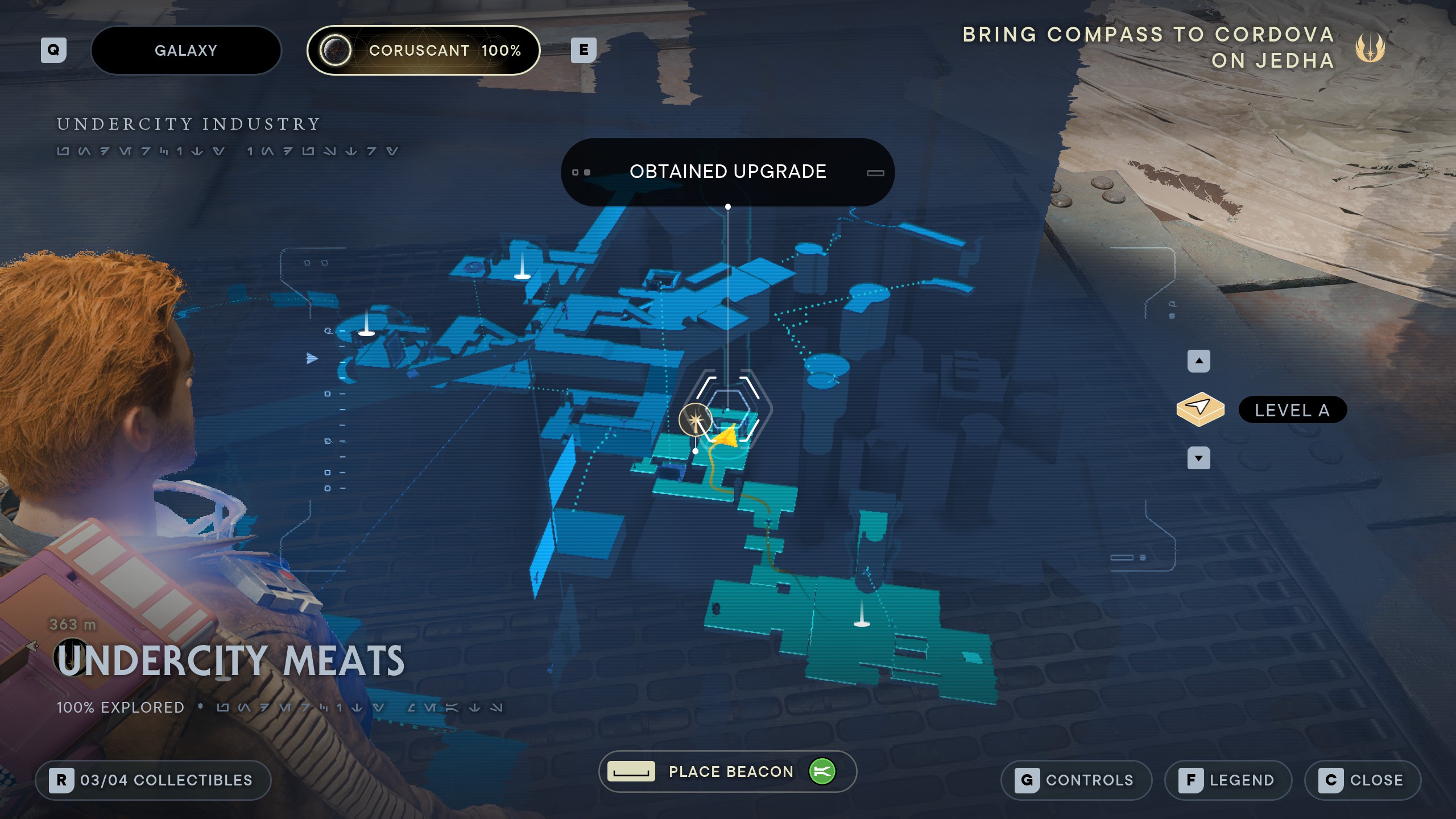The image size is (1456, 819).
Task: Switch to the Galaxy map view
Action: [x=186, y=51]
